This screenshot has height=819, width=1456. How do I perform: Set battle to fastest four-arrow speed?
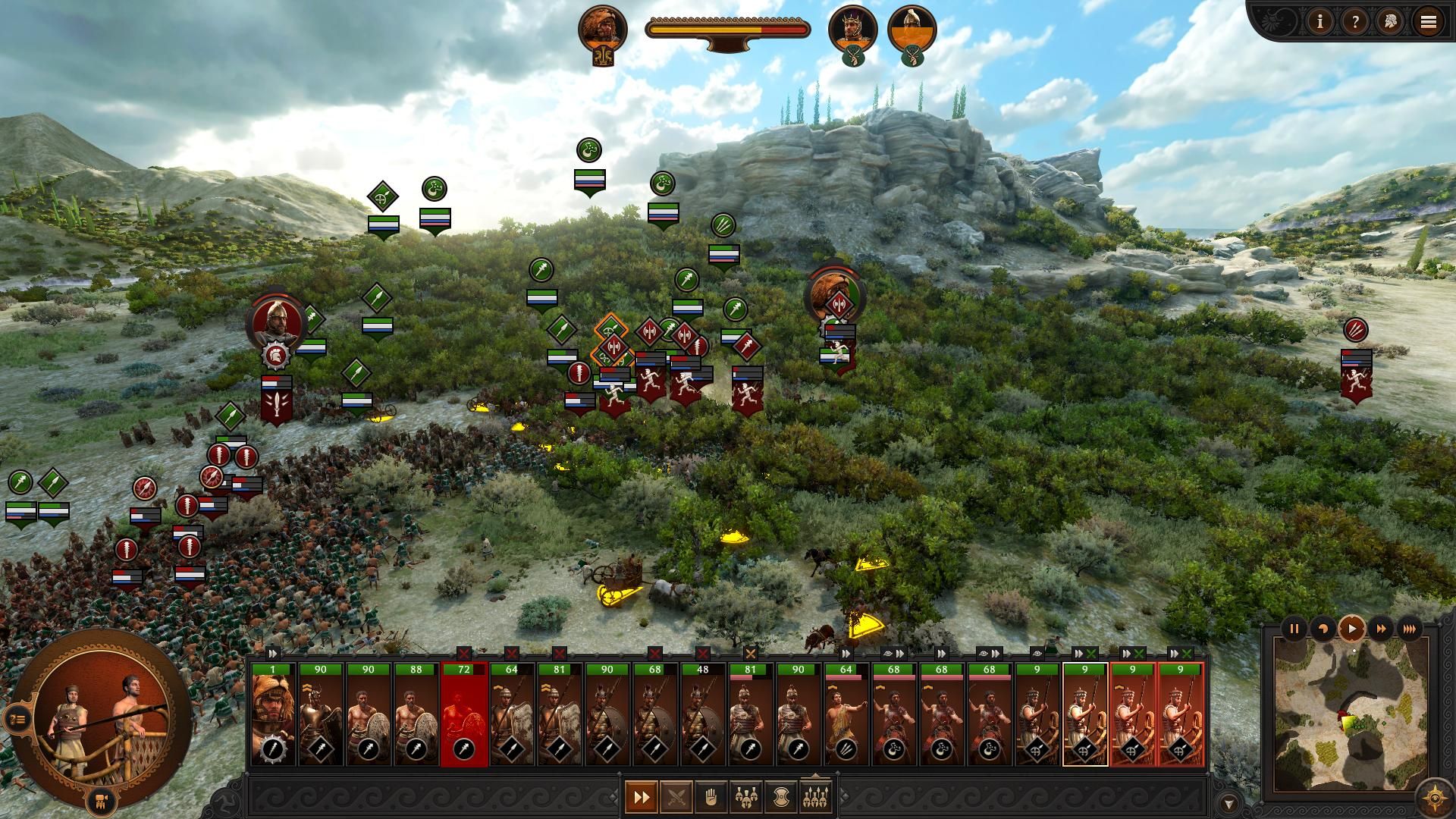(1410, 629)
